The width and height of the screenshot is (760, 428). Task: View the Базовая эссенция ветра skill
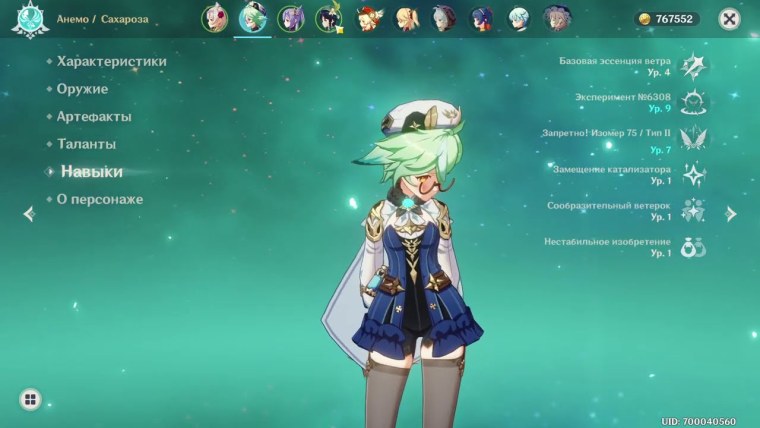tap(692, 66)
